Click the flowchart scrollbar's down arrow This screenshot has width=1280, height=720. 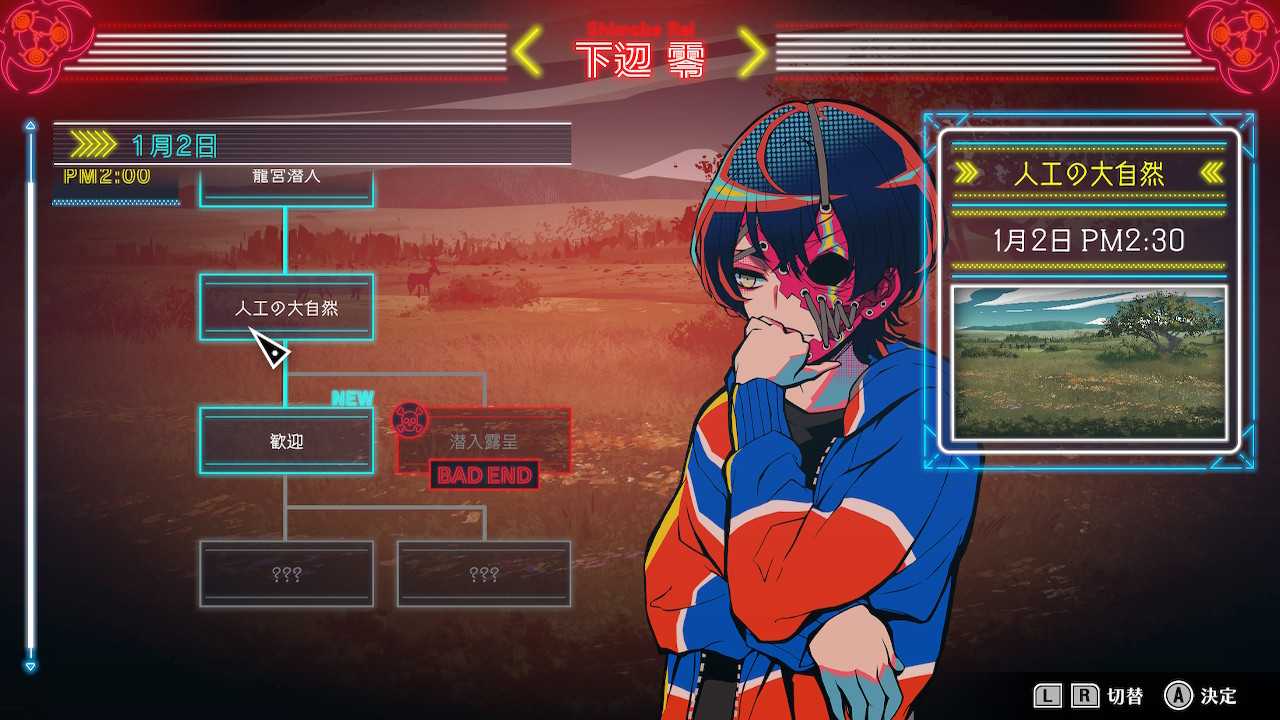coord(30,665)
